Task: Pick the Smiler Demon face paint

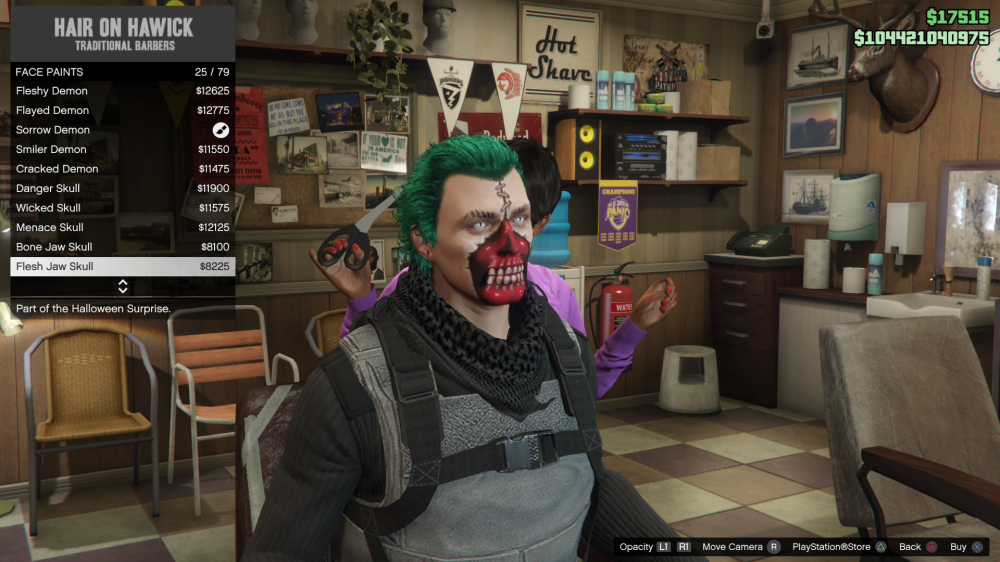Action: pos(122,150)
